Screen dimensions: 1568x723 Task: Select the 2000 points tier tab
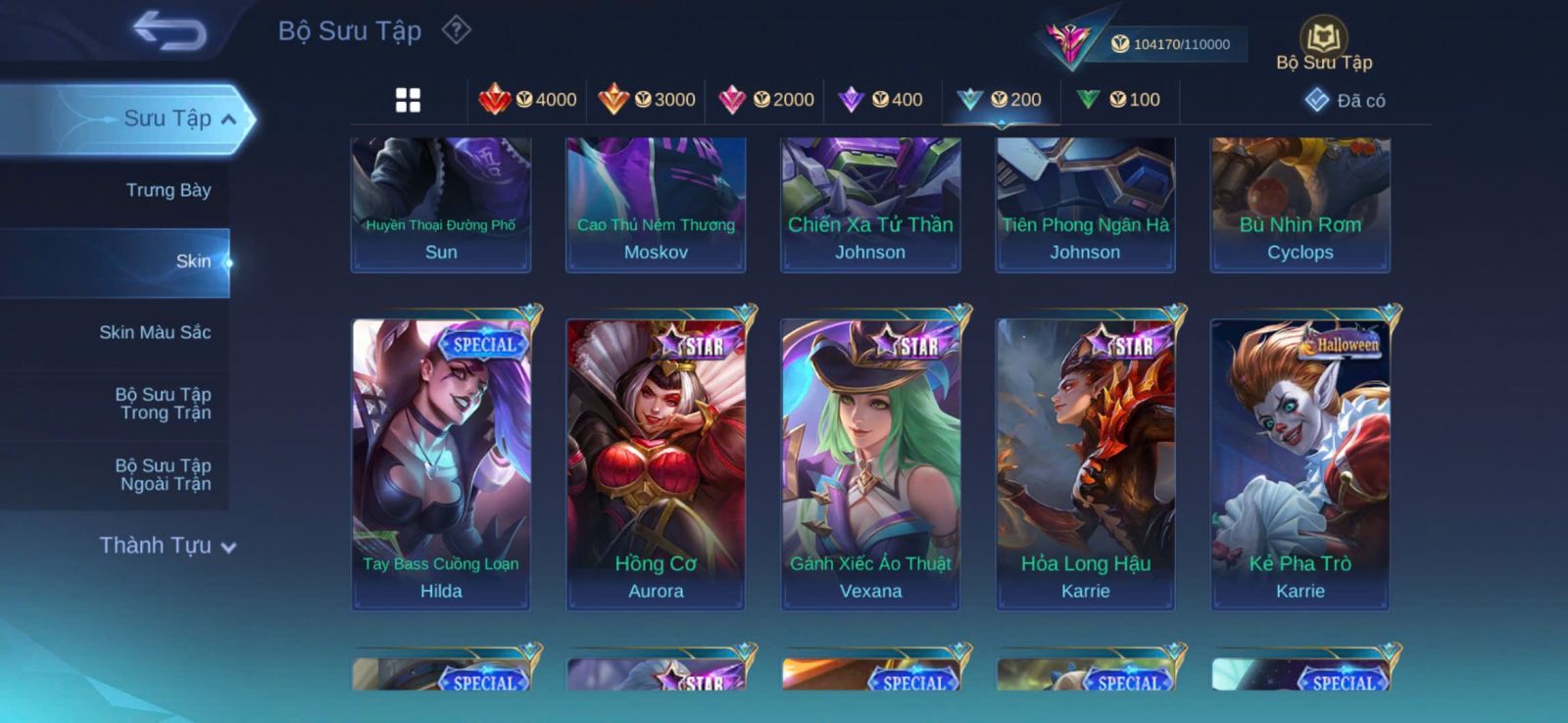tap(766, 100)
